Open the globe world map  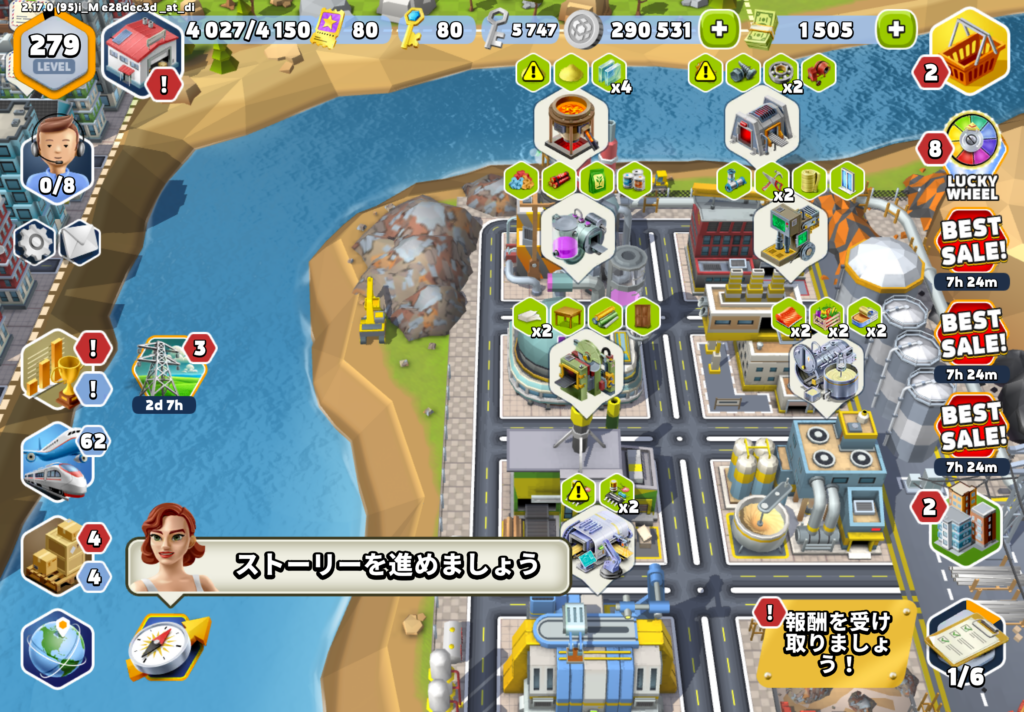tap(57, 647)
